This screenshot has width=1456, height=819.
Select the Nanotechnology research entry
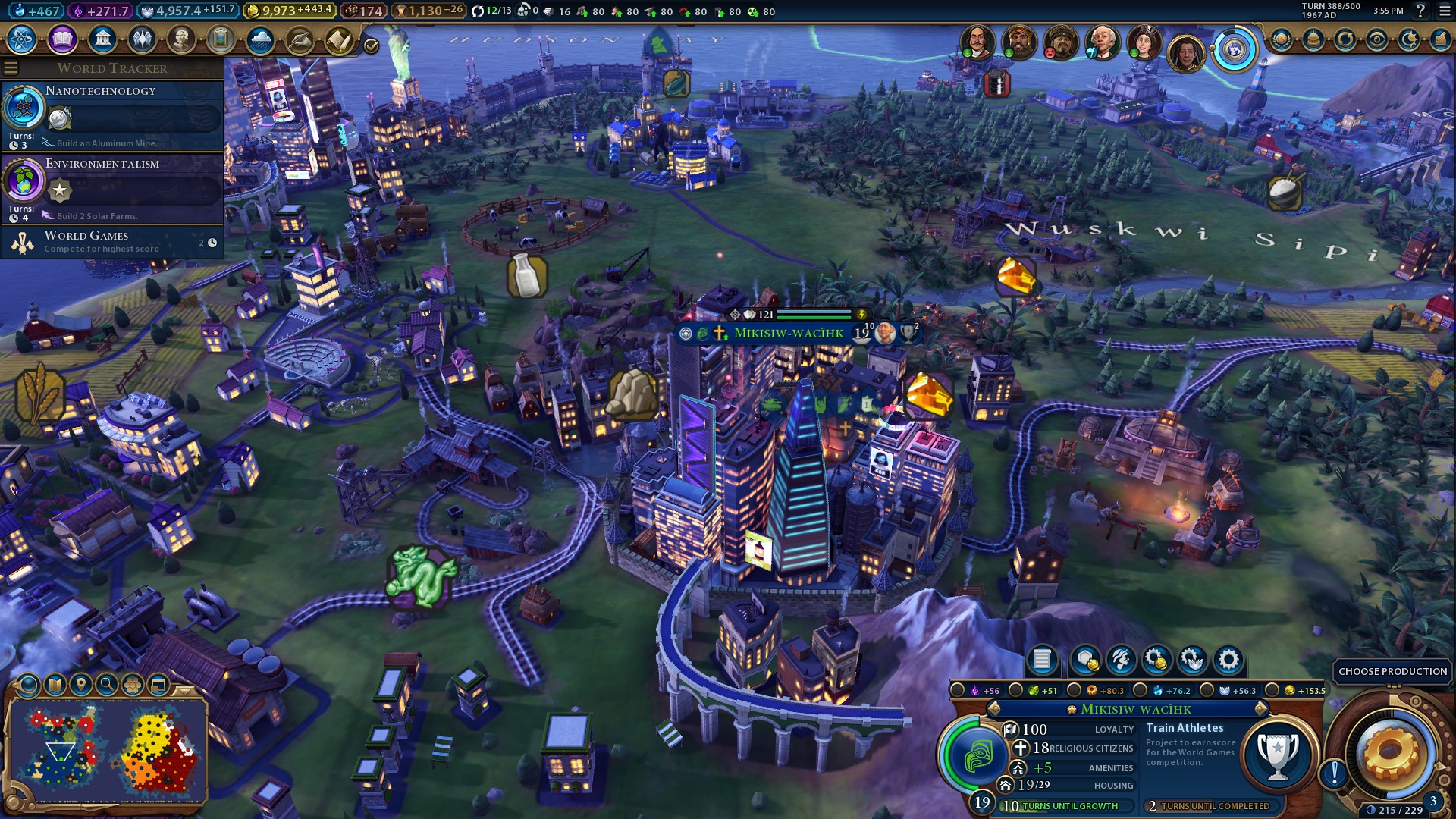(x=114, y=115)
